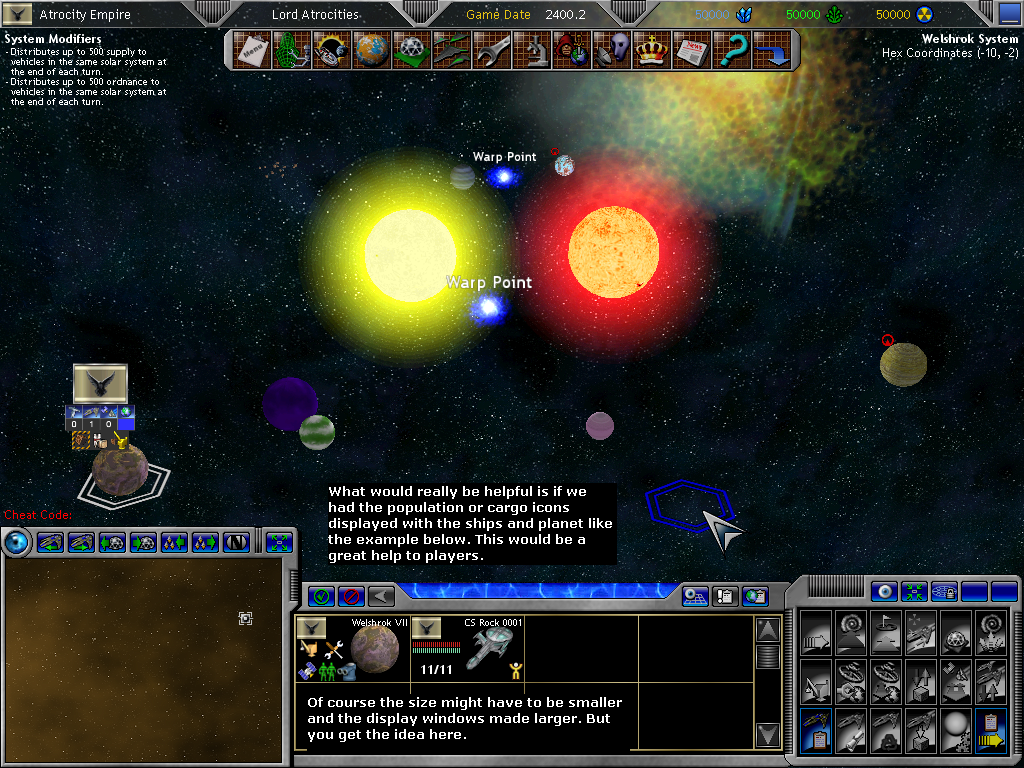1024x768 pixels.
Task: Click the blue arrow end turn icon
Action: [772, 50]
